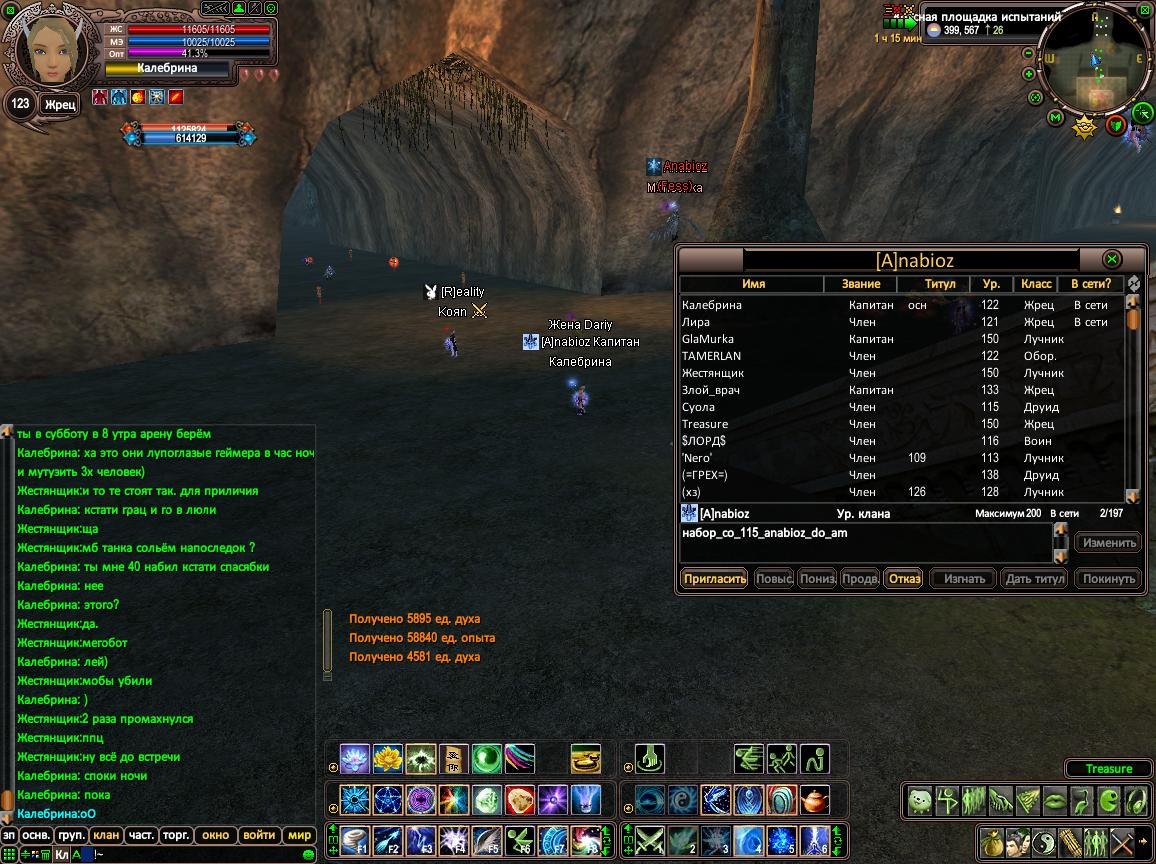Select clan member GlaMurka in the list

pos(708,339)
